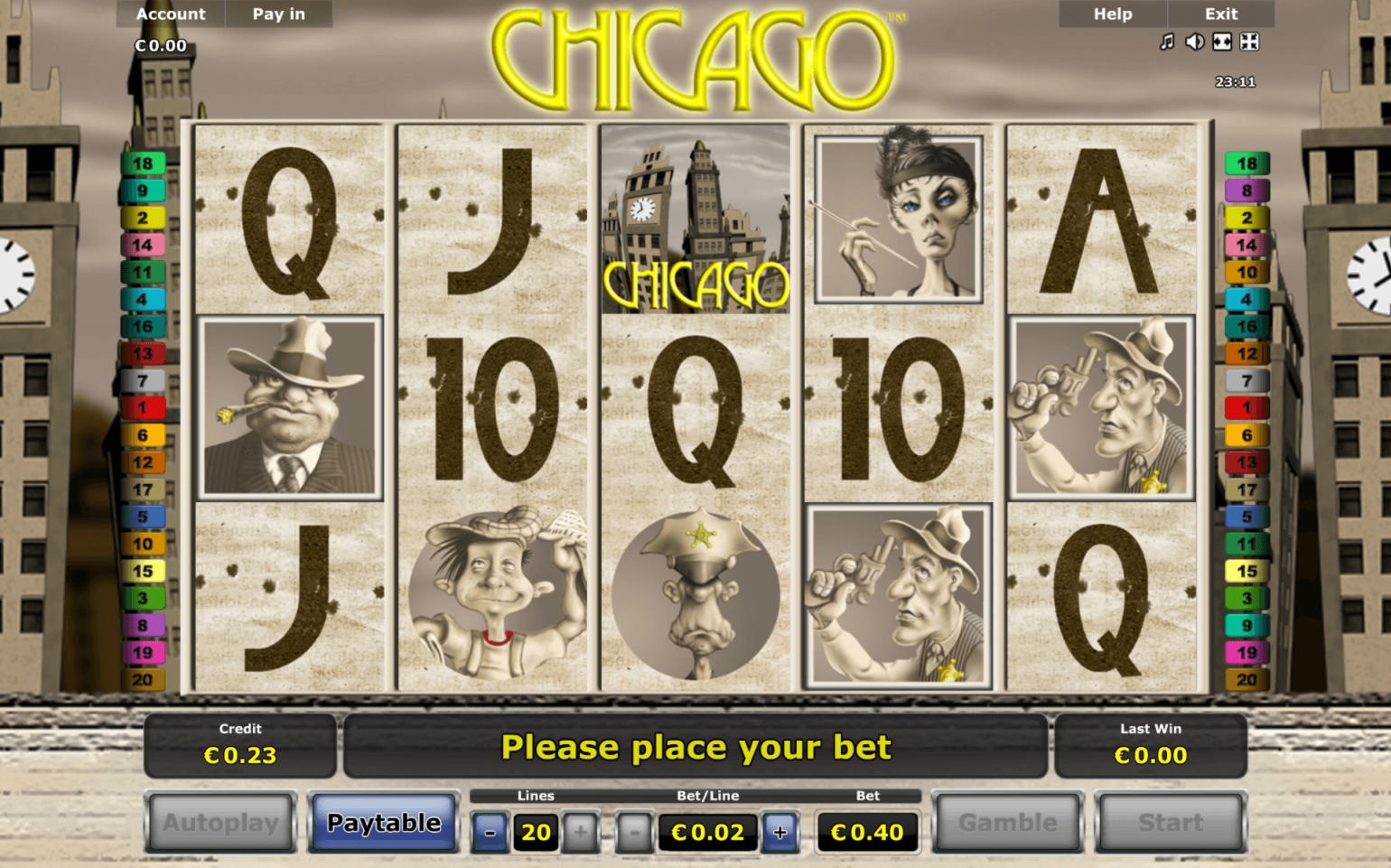Select payline 15 marker on the left
Viewport: 1391px width, 868px height.
click(x=143, y=572)
